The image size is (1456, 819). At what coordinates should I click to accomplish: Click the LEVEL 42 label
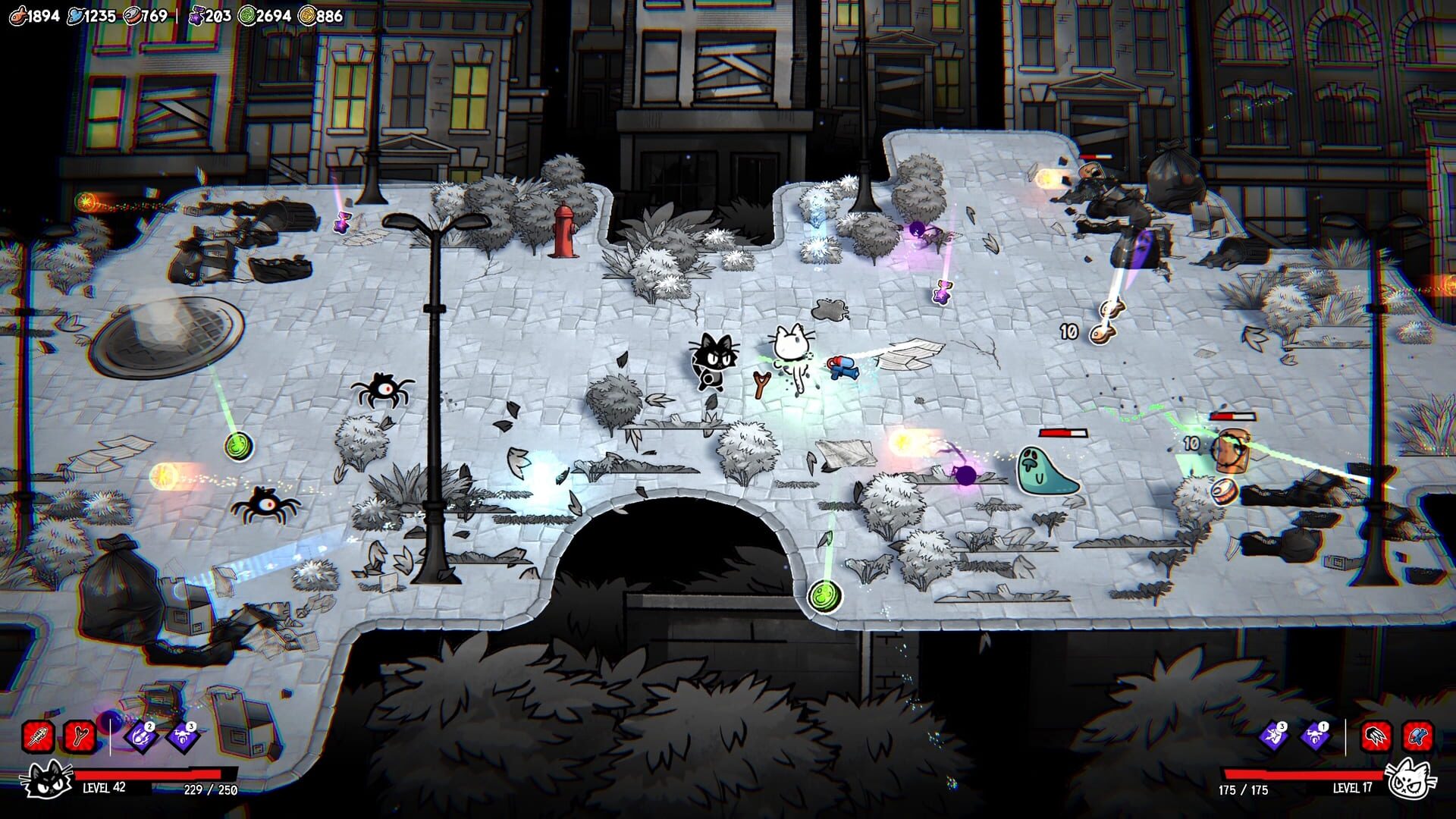pos(104,789)
